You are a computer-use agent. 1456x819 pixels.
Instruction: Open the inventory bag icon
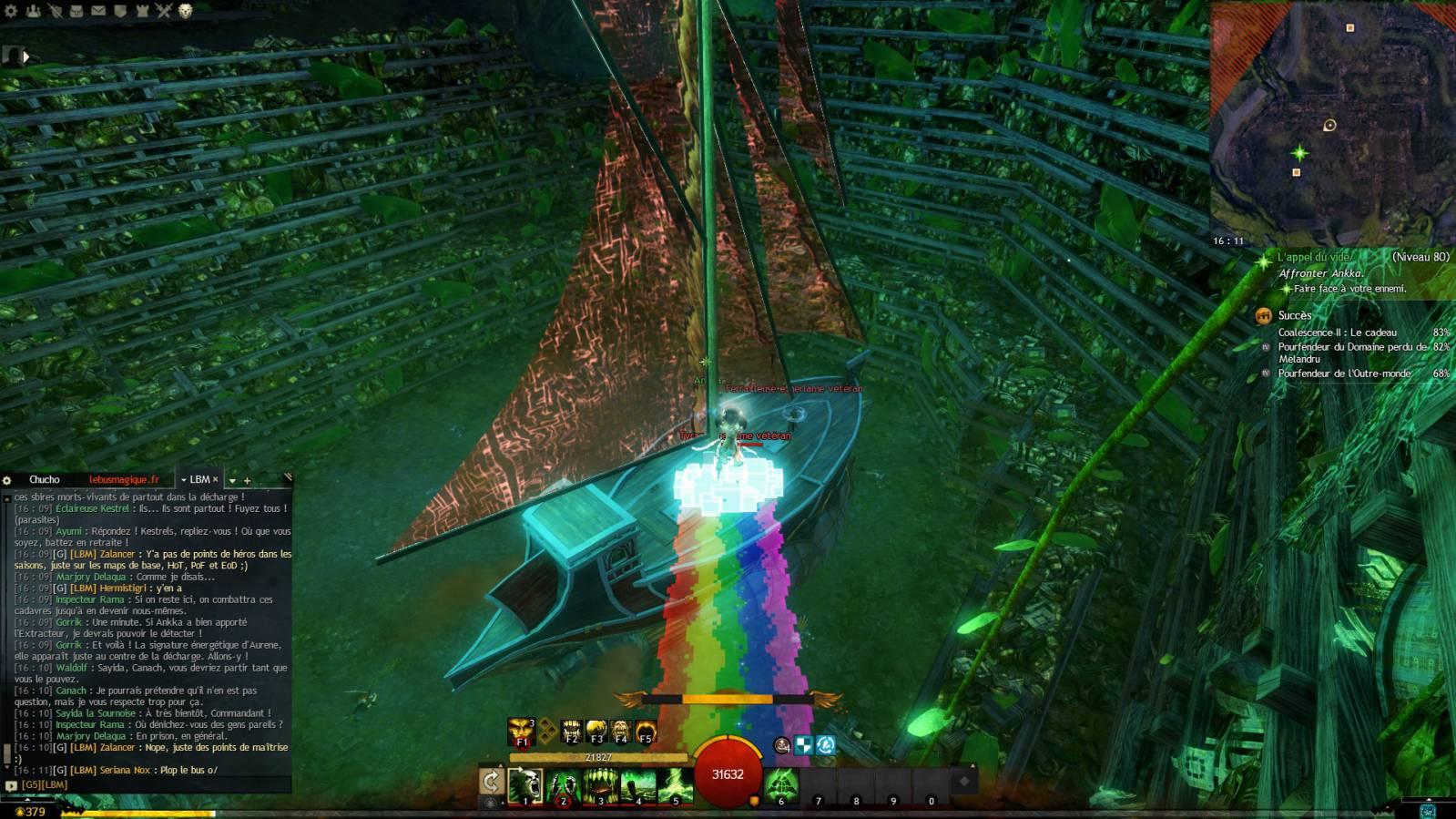(x=76, y=11)
